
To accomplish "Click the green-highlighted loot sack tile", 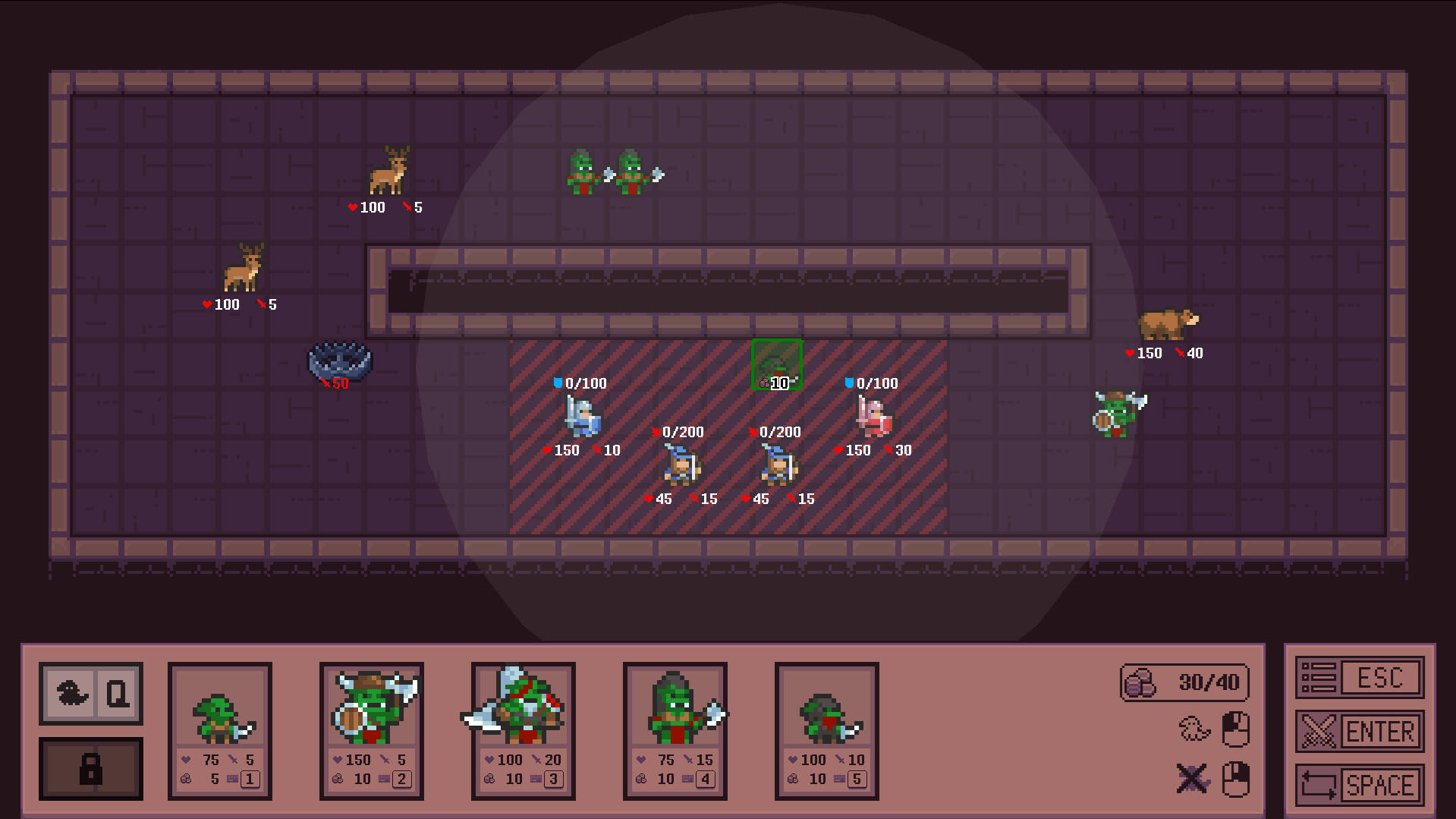I will (x=775, y=364).
